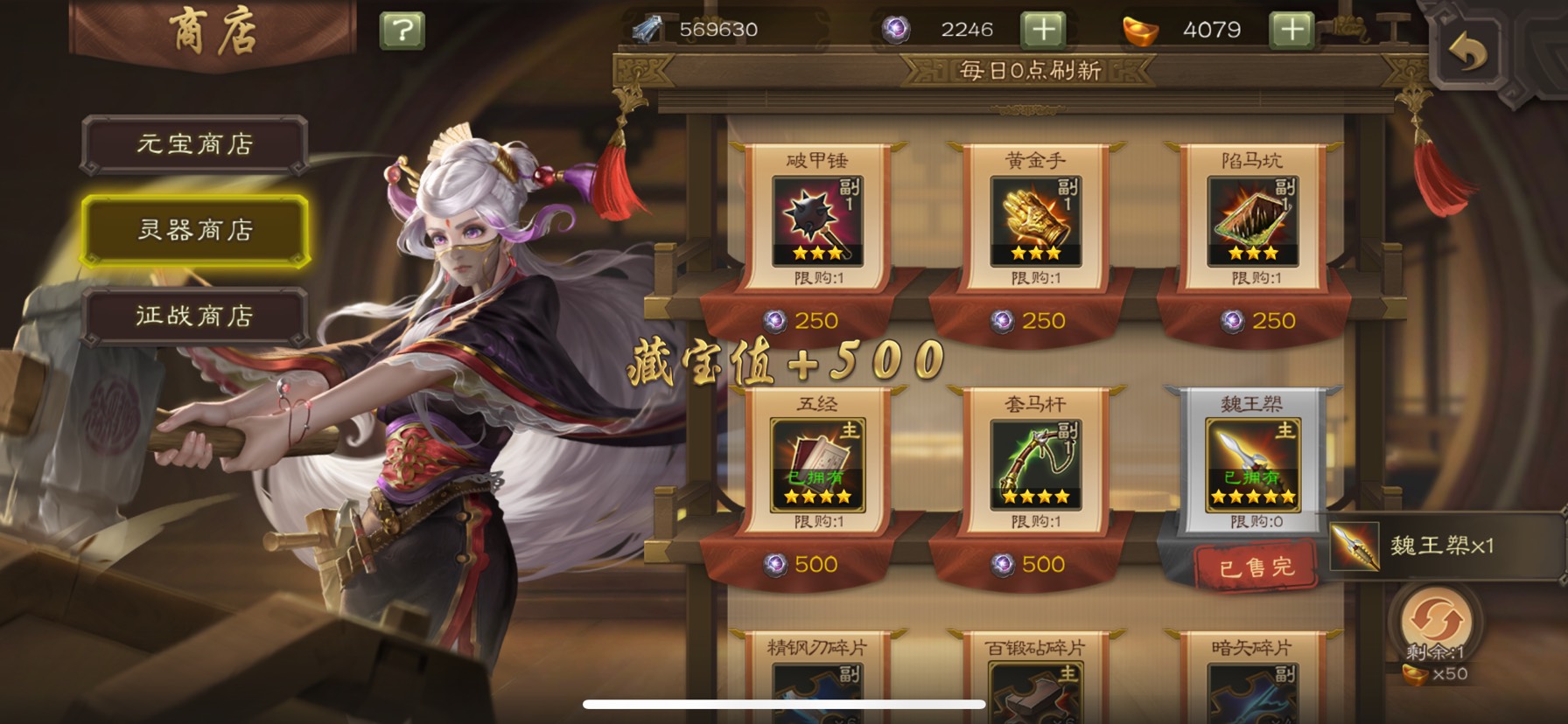The height and width of the screenshot is (724, 1568).
Task: Go back with the return arrow
Action: pyautogui.click(x=1467, y=54)
